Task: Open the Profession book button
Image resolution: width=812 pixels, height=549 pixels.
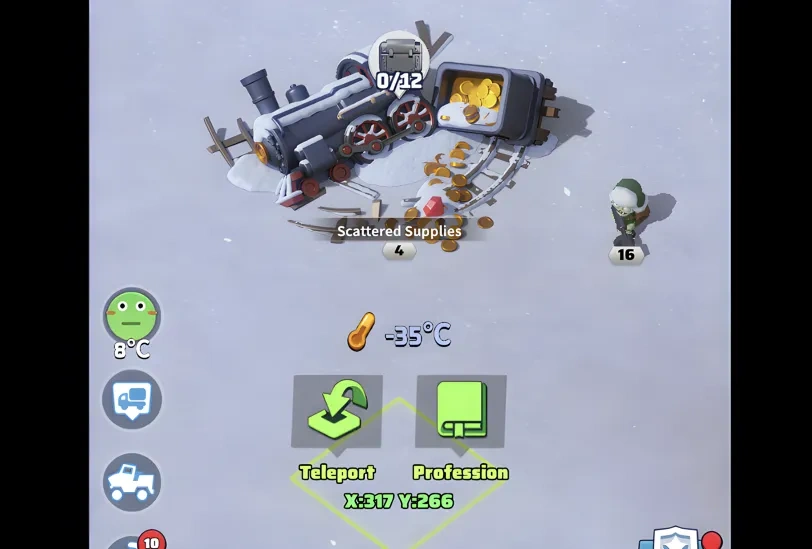Action: pyautogui.click(x=461, y=412)
